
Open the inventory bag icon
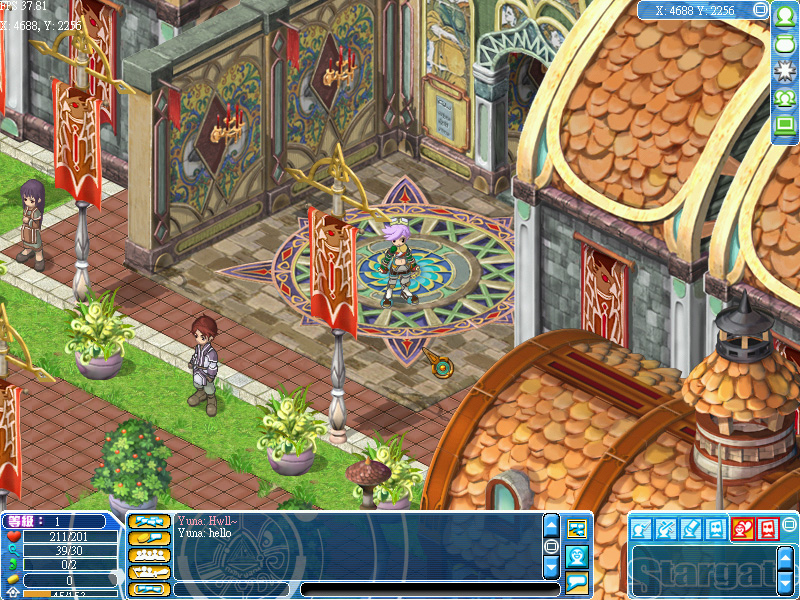click(785, 44)
